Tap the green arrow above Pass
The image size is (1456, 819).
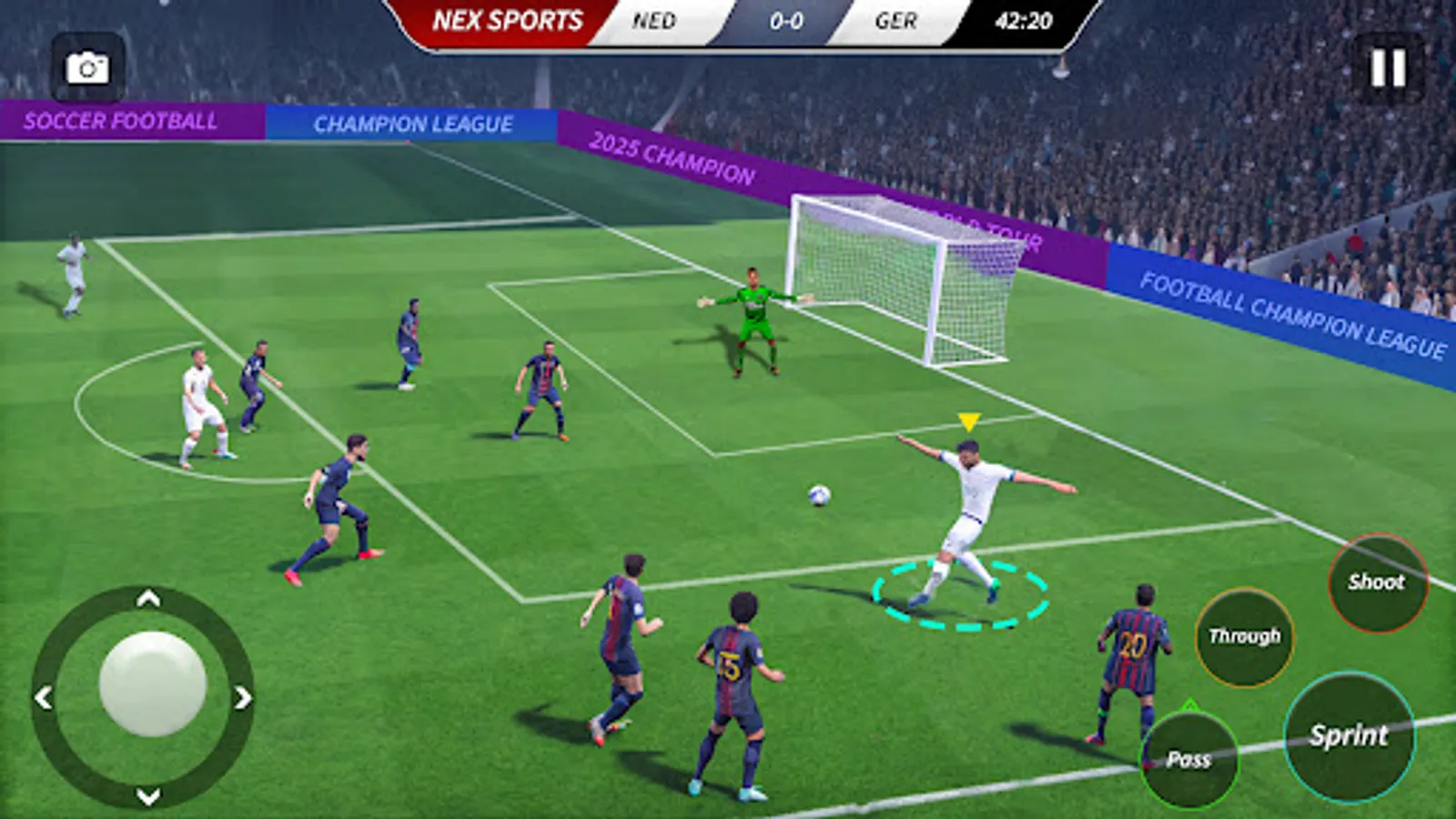[x=1188, y=704]
